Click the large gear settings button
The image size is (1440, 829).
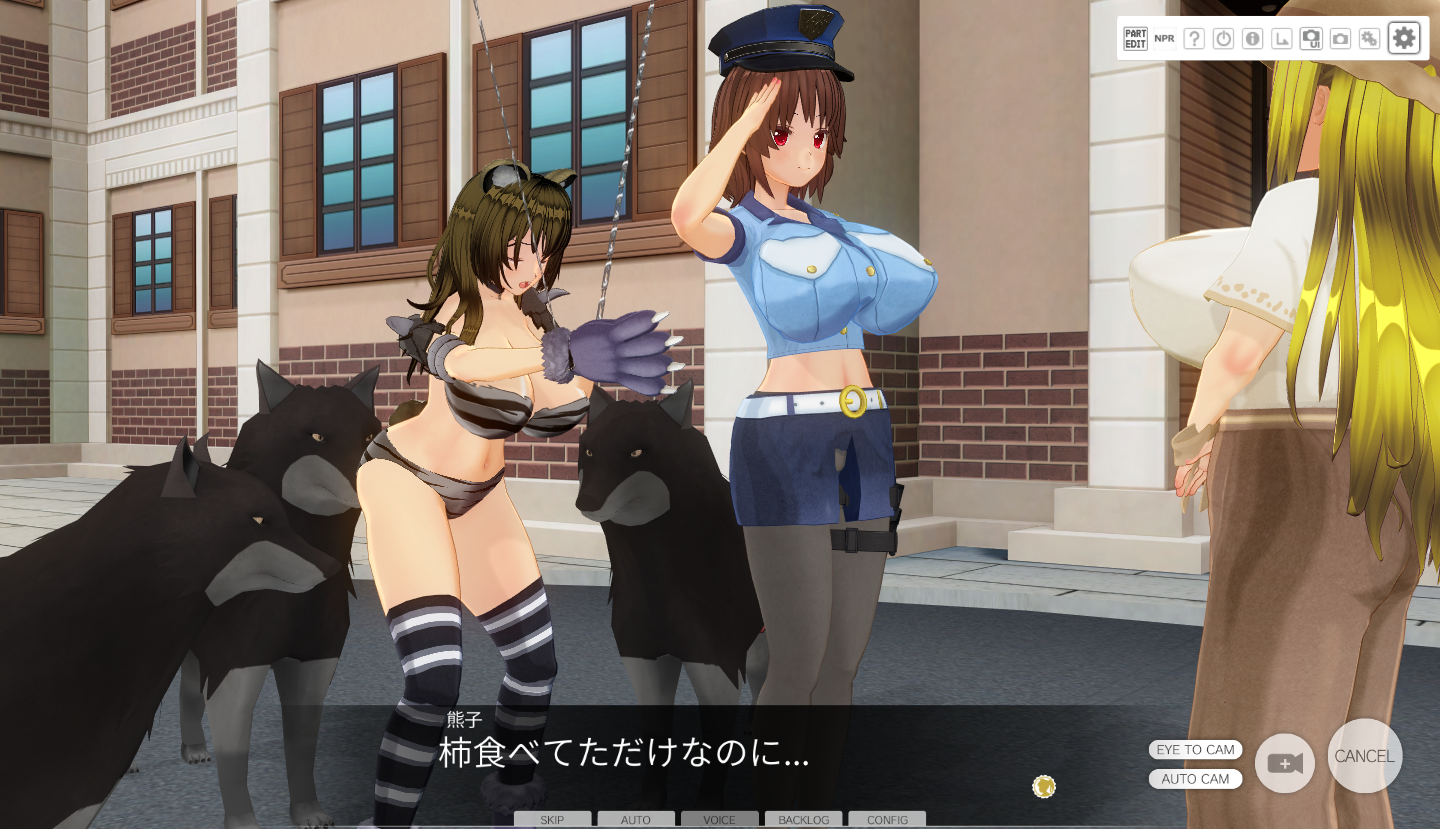[x=1404, y=38]
